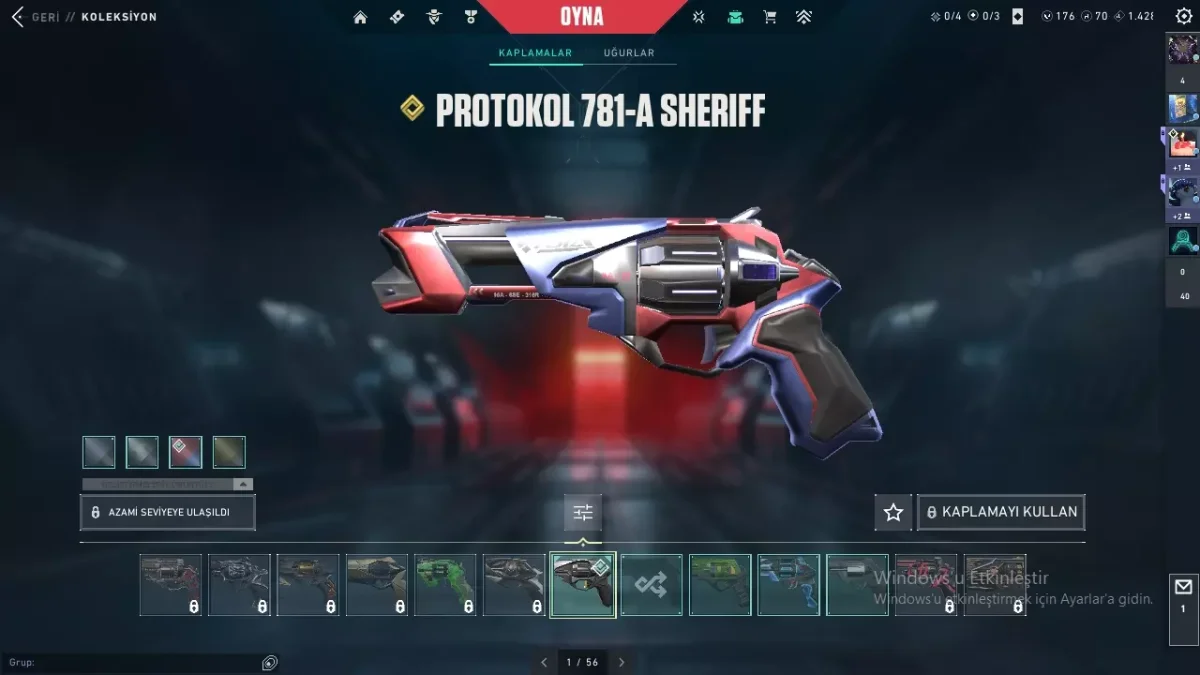Open the settings gear icon

pos(1183,16)
